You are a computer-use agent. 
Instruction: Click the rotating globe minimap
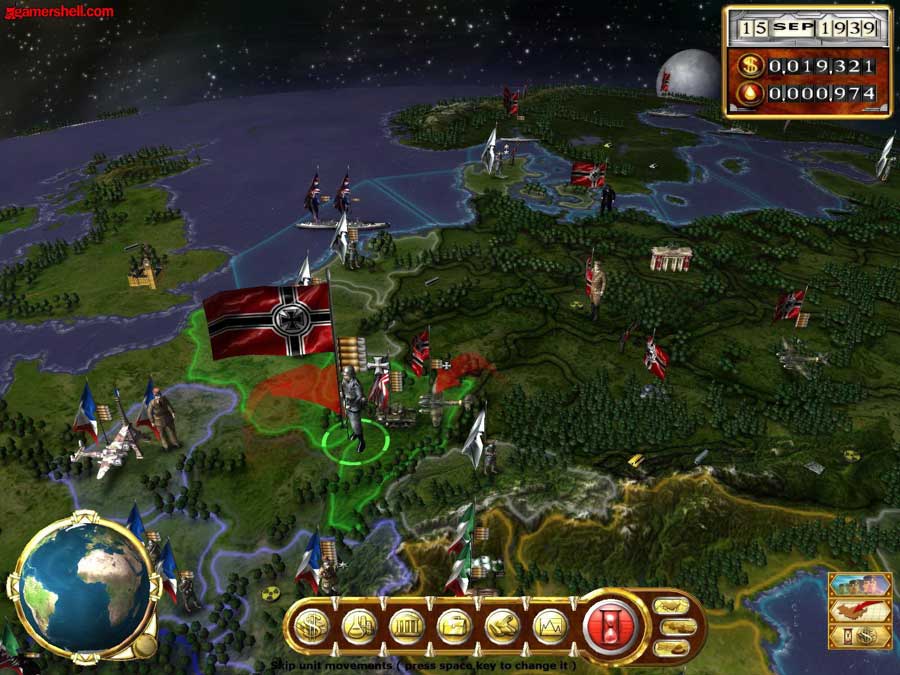coord(83,587)
